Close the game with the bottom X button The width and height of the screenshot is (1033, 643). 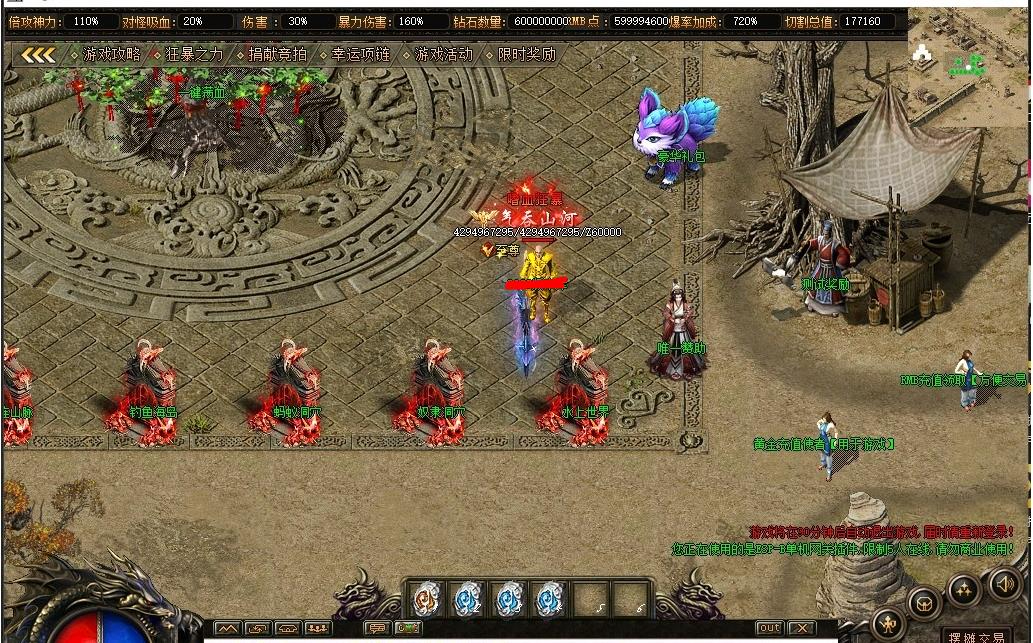coord(801,628)
